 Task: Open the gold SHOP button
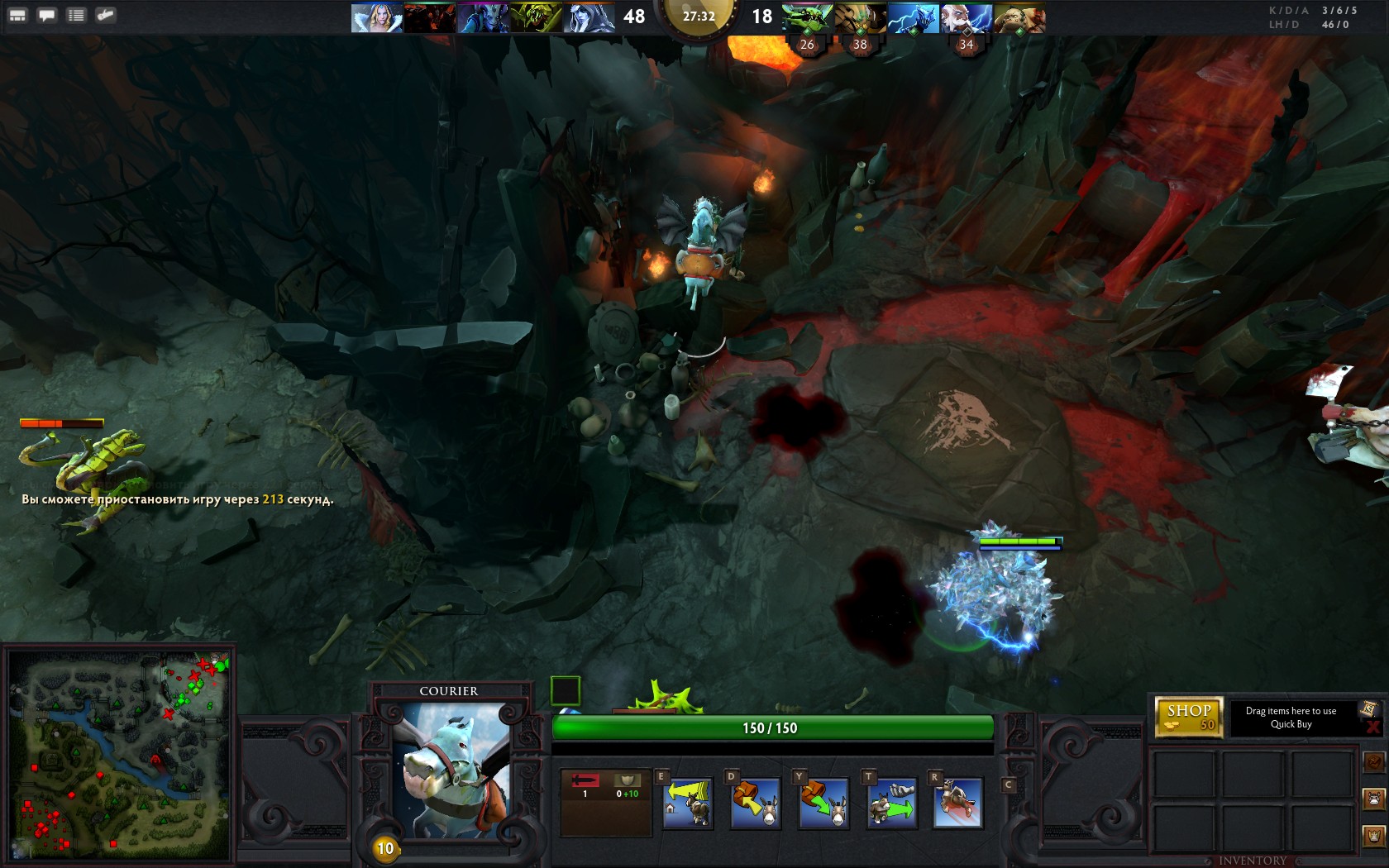coord(1188,717)
